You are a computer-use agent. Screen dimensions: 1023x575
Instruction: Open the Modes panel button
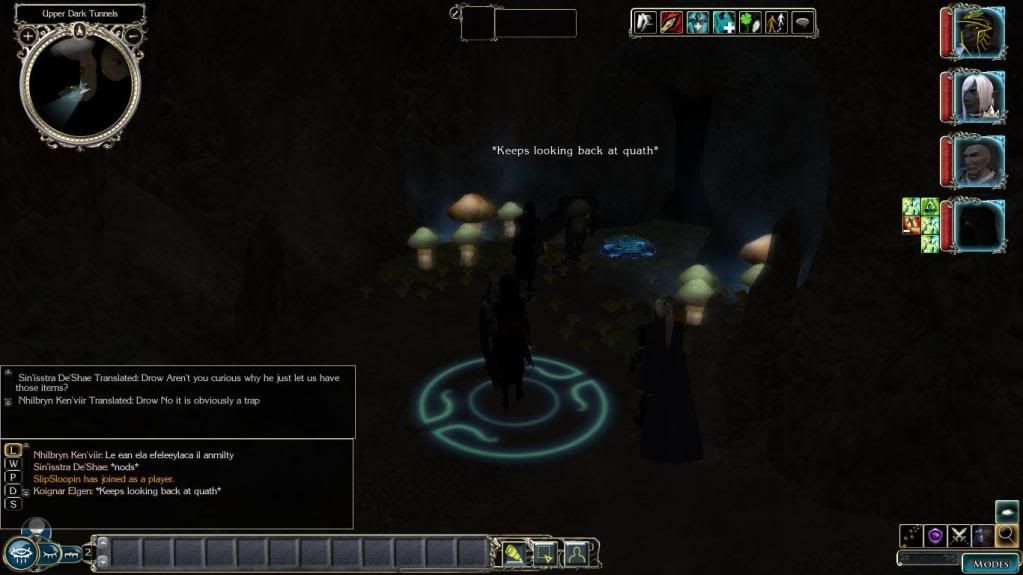[x=990, y=564]
